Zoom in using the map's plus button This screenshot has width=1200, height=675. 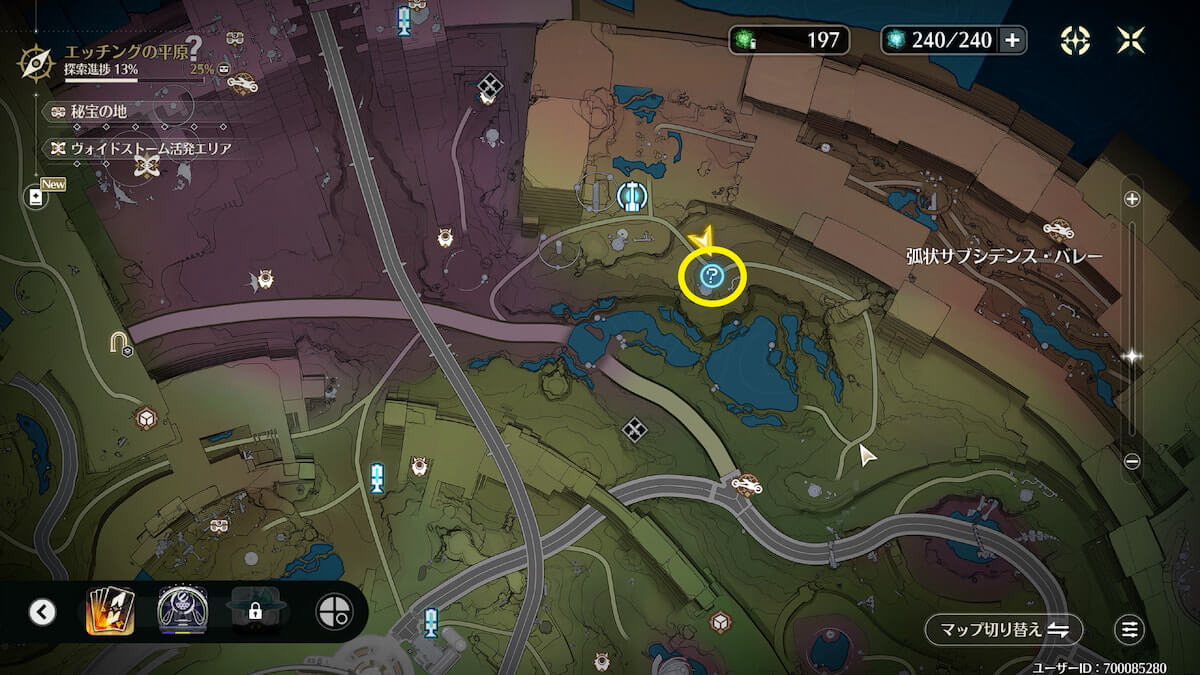point(1132,199)
